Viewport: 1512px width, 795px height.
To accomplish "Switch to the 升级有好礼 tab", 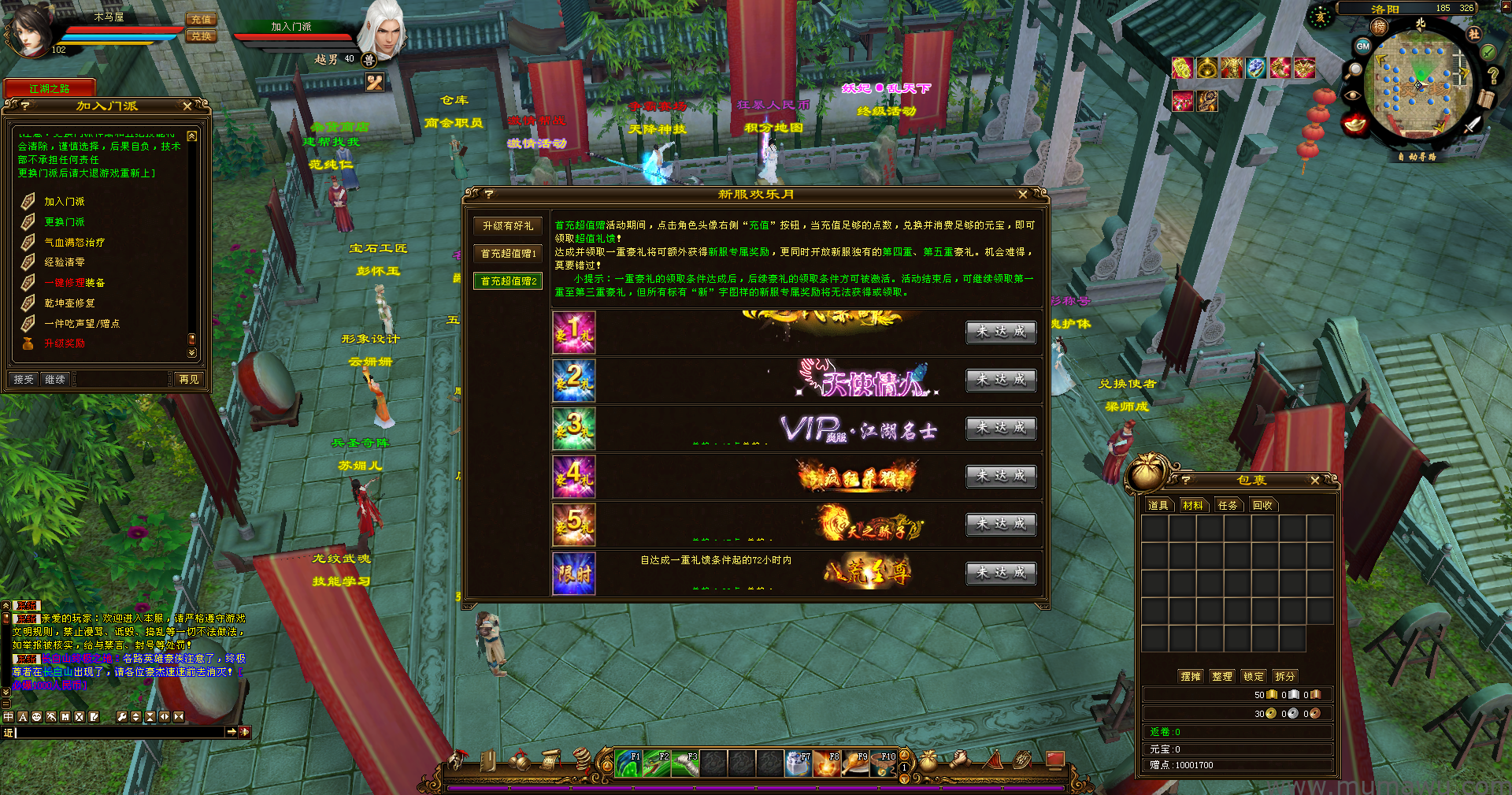I will [x=508, y=226].
